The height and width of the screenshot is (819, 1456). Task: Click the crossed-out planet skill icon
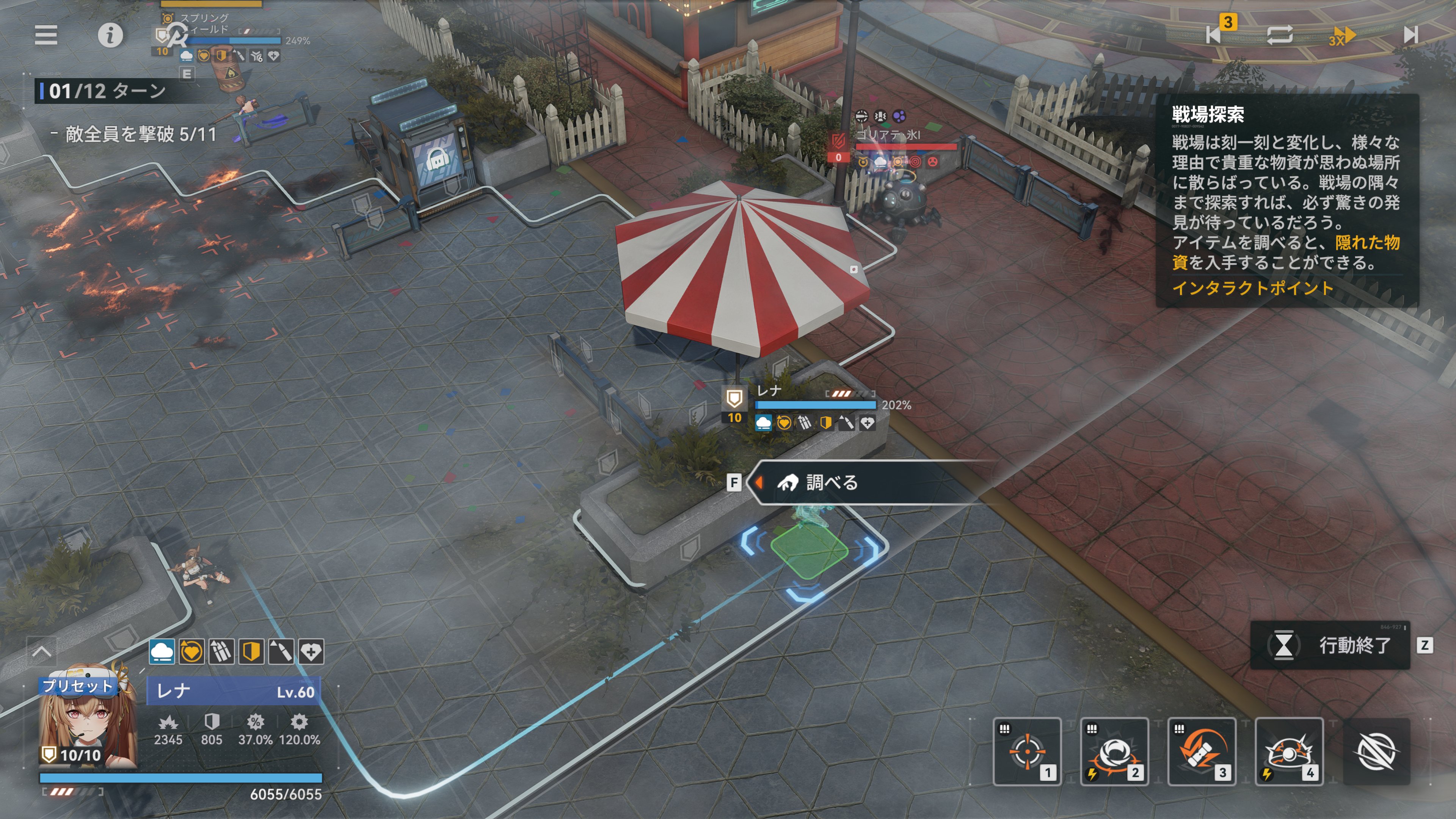(1376, 752)
